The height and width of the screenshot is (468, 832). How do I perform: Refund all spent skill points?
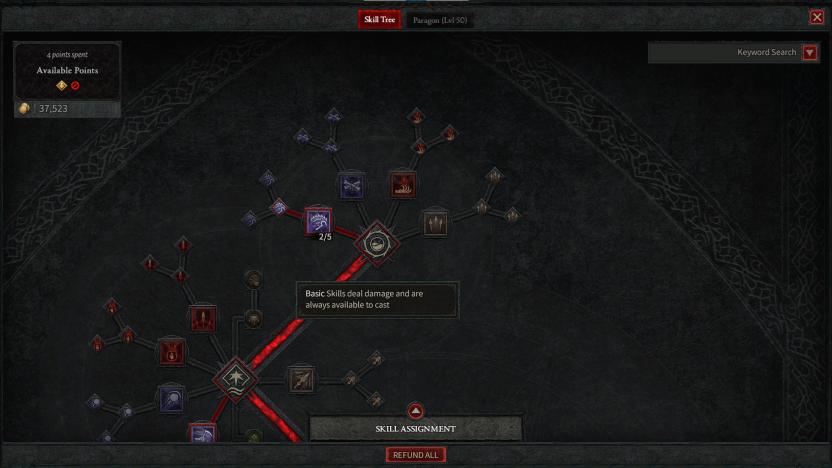[x=415, y=455]
